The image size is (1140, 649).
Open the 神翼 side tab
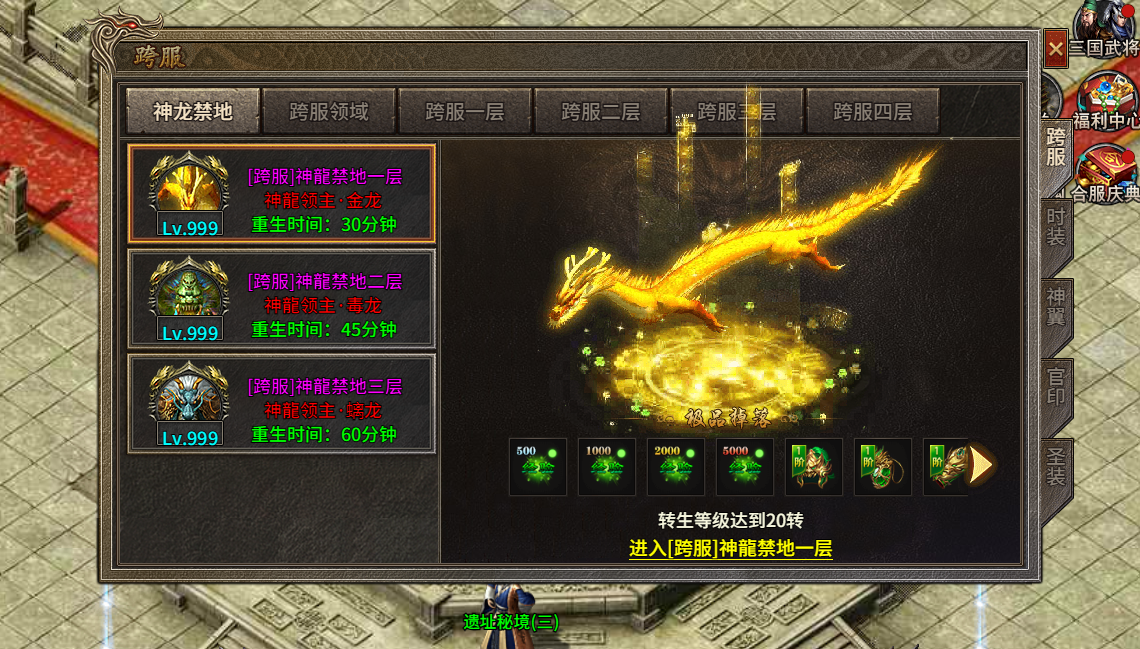pos(1056,309)
